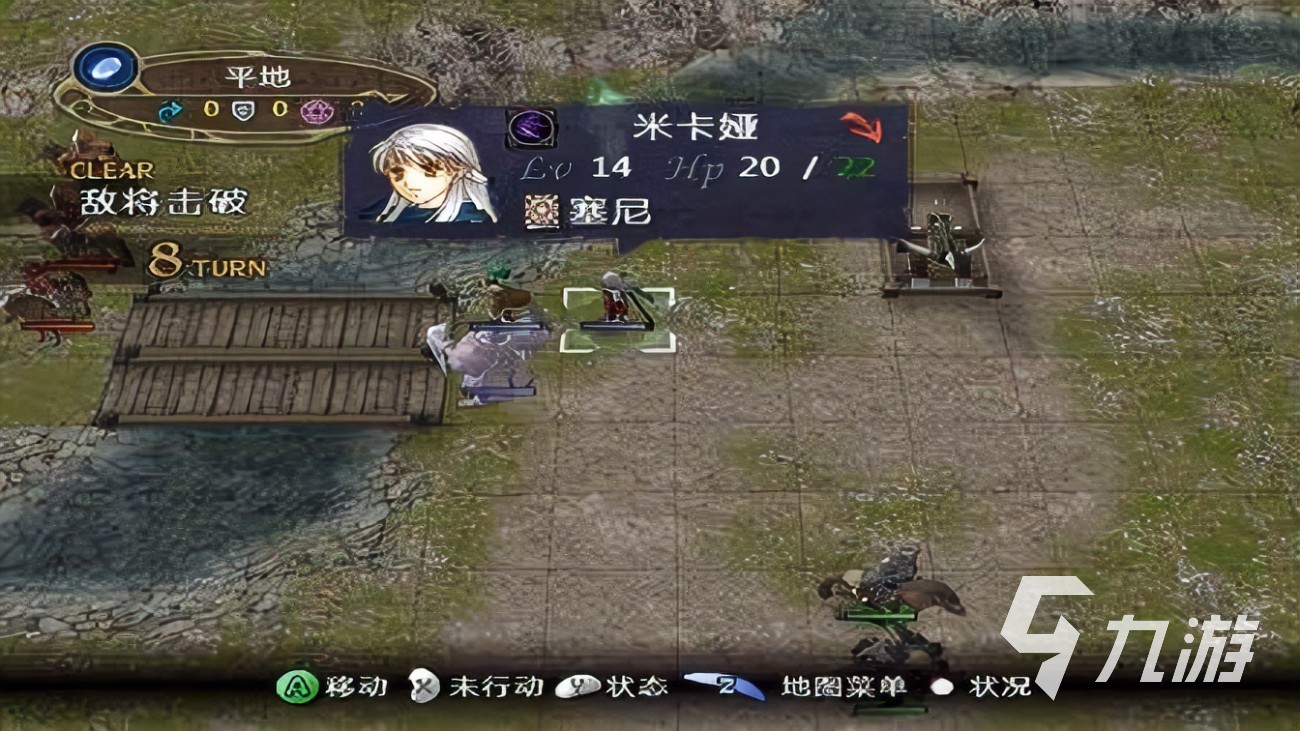Select the green wind affinity icon
Screen dimensions: 1300x731
(x=170, y=110)
